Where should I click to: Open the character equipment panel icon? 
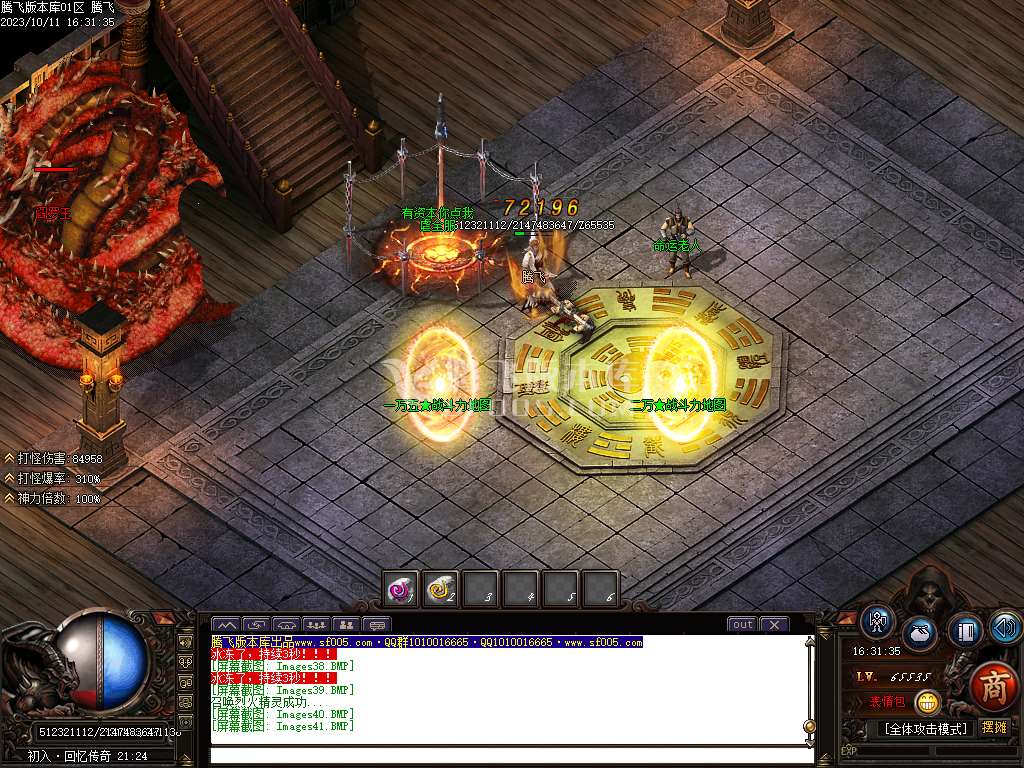click(x=878, y=622)
